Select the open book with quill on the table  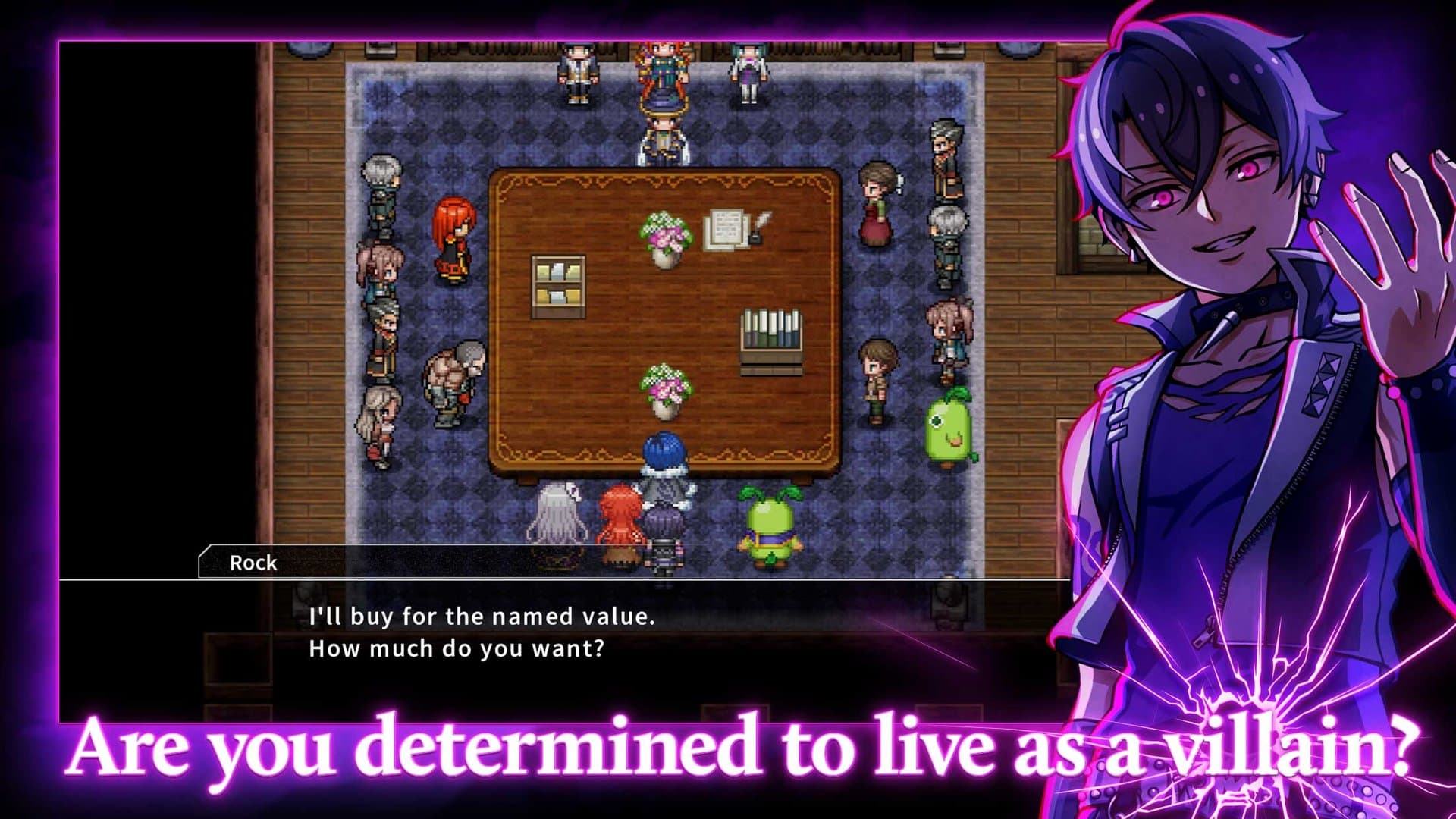pos(730,227)
